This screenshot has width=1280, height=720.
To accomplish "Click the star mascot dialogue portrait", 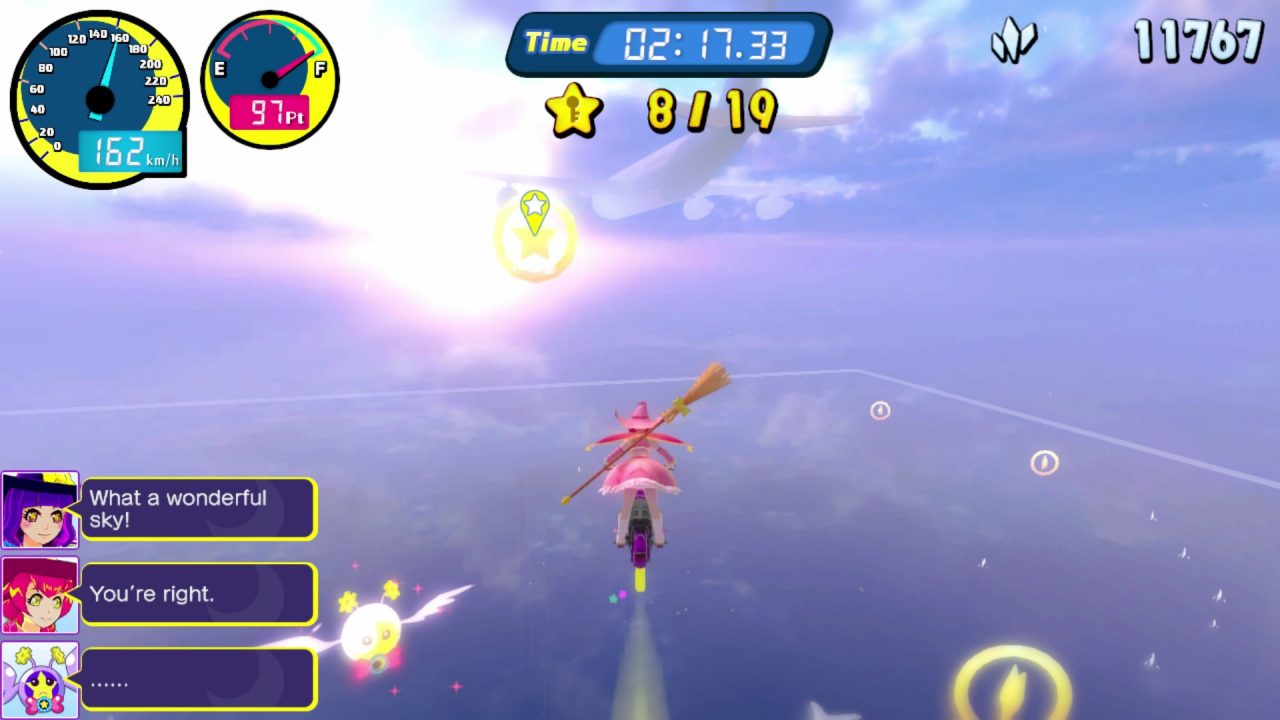I will [x=40, y=679].
